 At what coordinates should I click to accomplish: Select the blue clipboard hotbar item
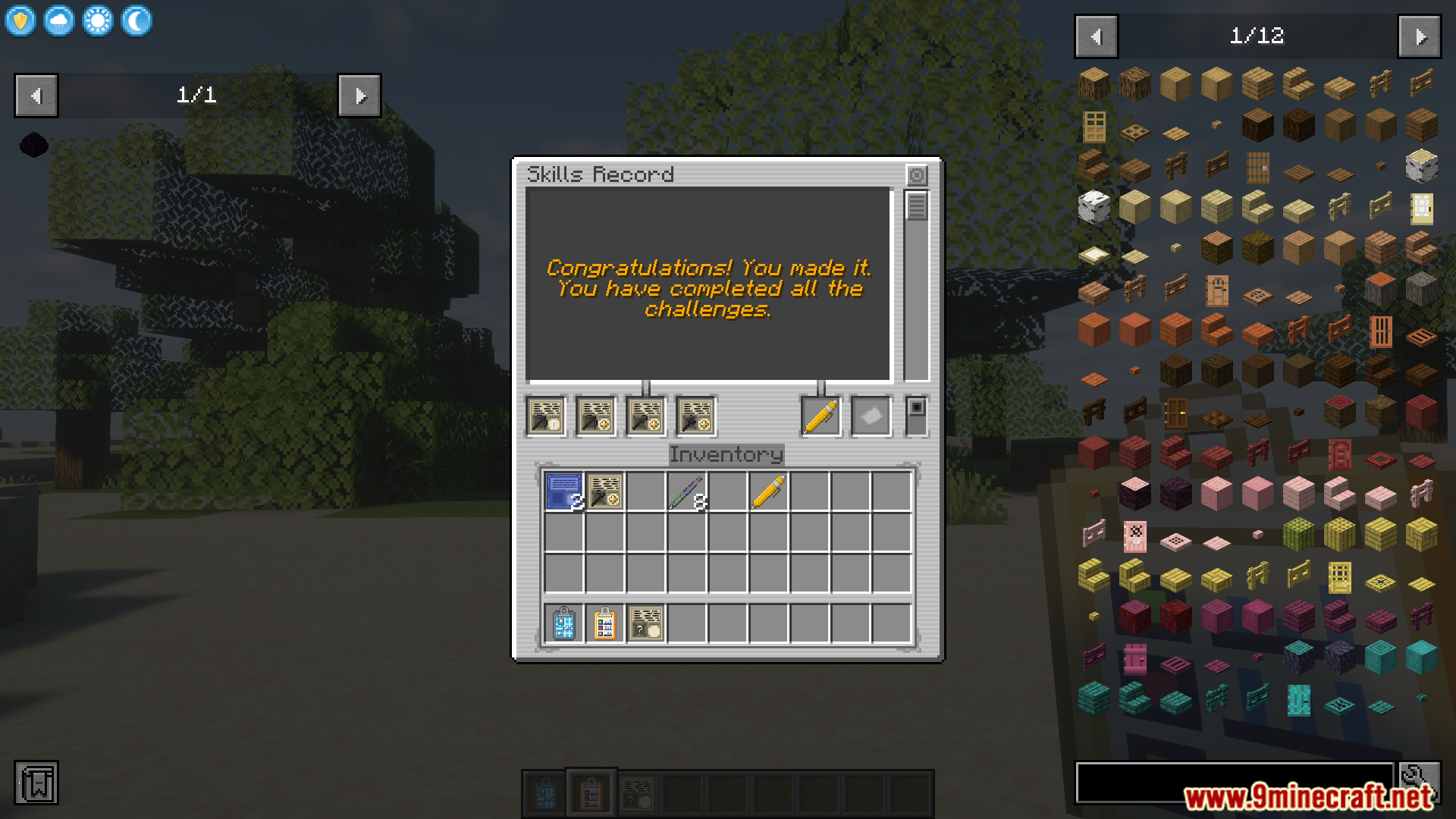point(564,624)
